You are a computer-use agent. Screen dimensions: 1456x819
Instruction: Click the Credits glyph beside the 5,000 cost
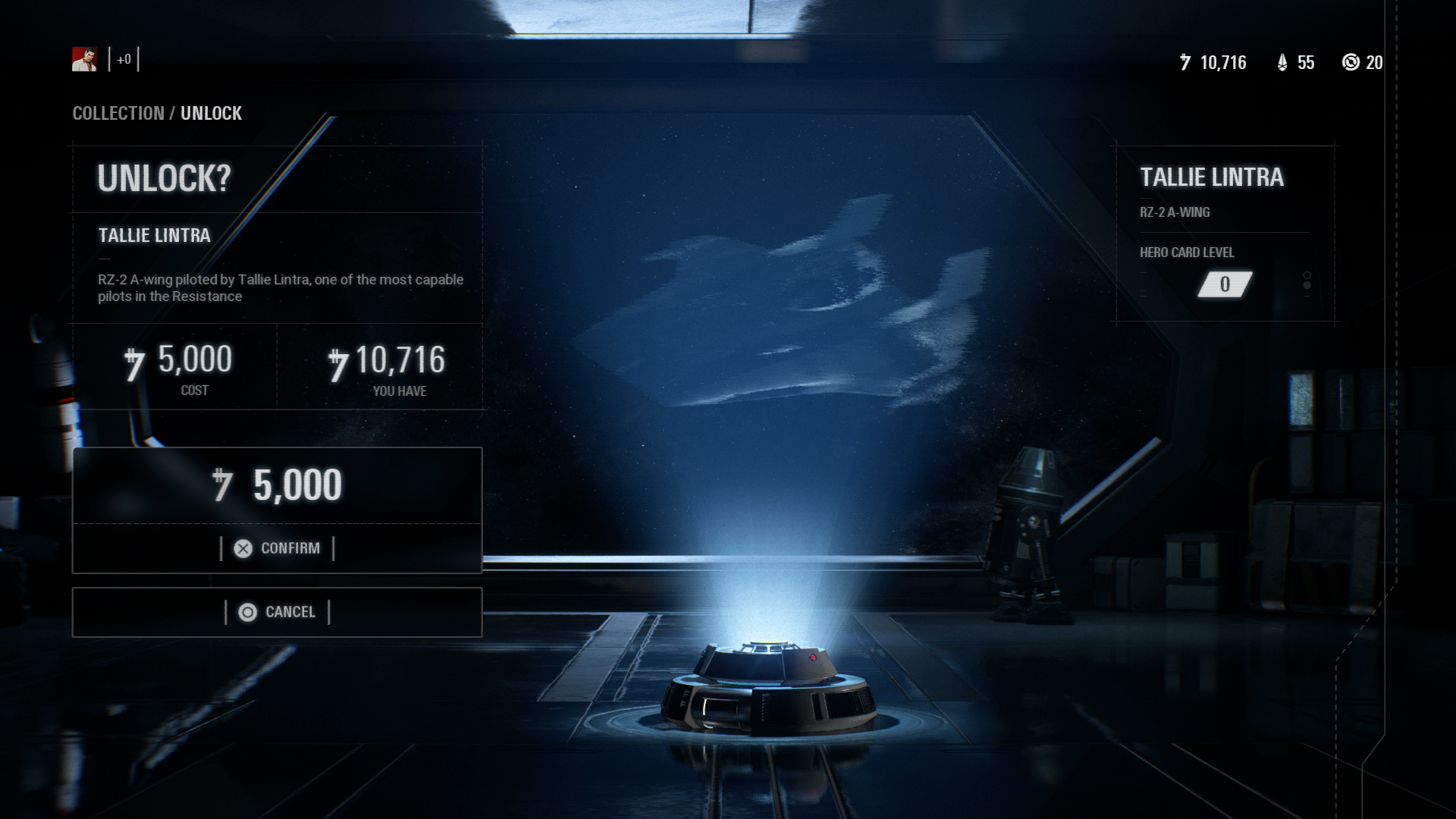(x=135, y=362)
